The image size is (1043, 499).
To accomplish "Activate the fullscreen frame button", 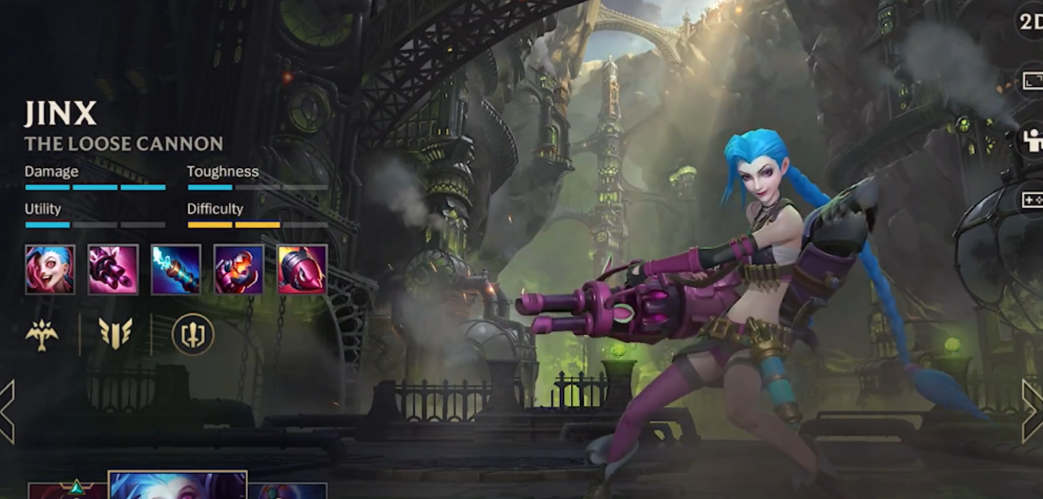I will (1031, 83).
